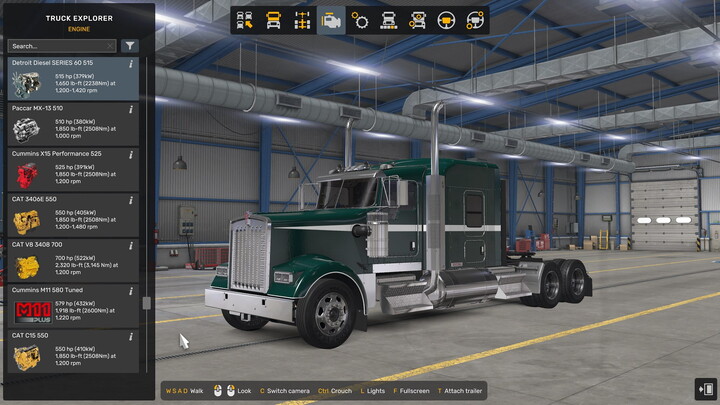Open the chassis tab with axle layout icon

pos(302,20)
